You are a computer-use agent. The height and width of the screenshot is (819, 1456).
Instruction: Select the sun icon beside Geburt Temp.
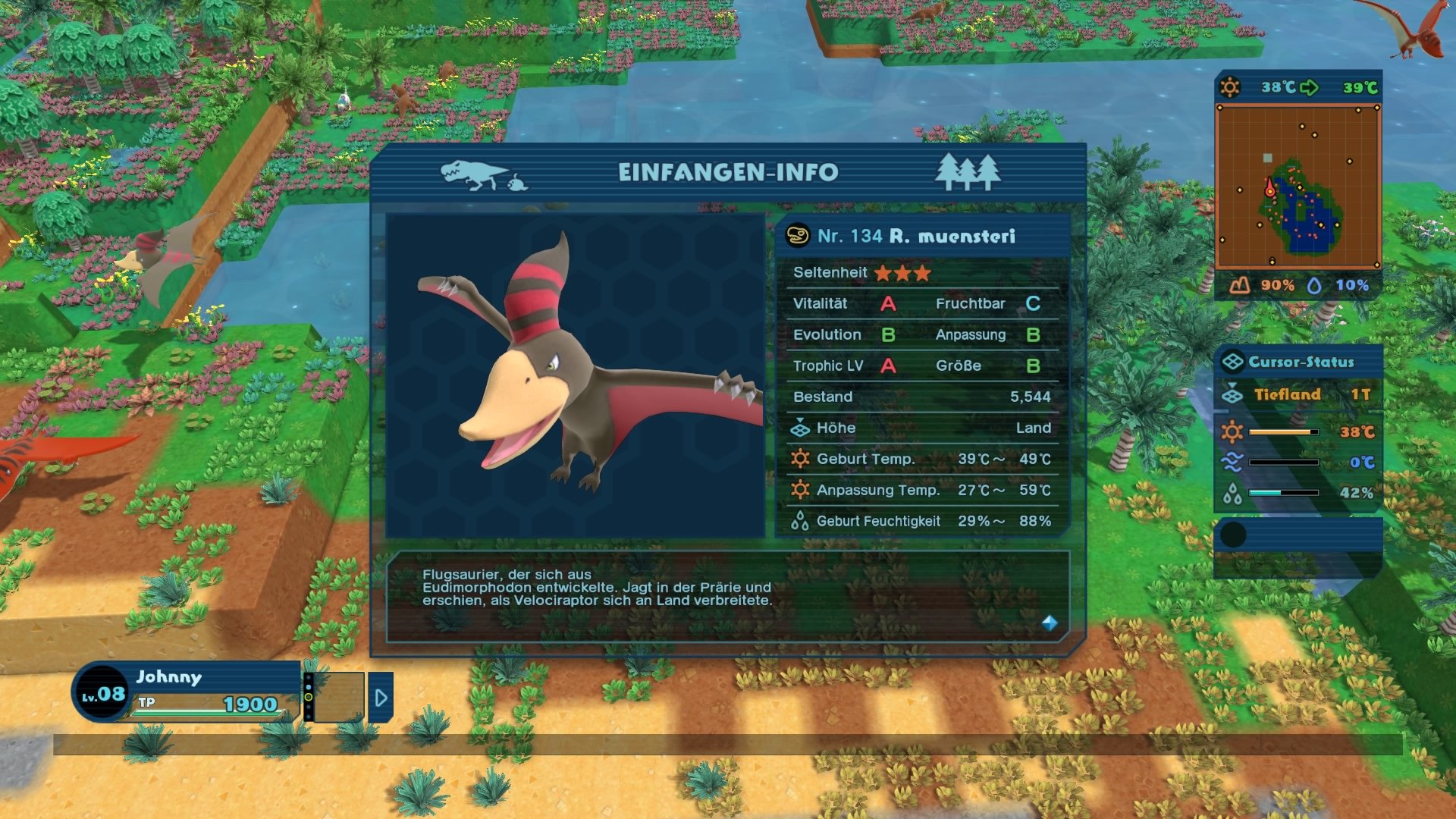point(799,459)
